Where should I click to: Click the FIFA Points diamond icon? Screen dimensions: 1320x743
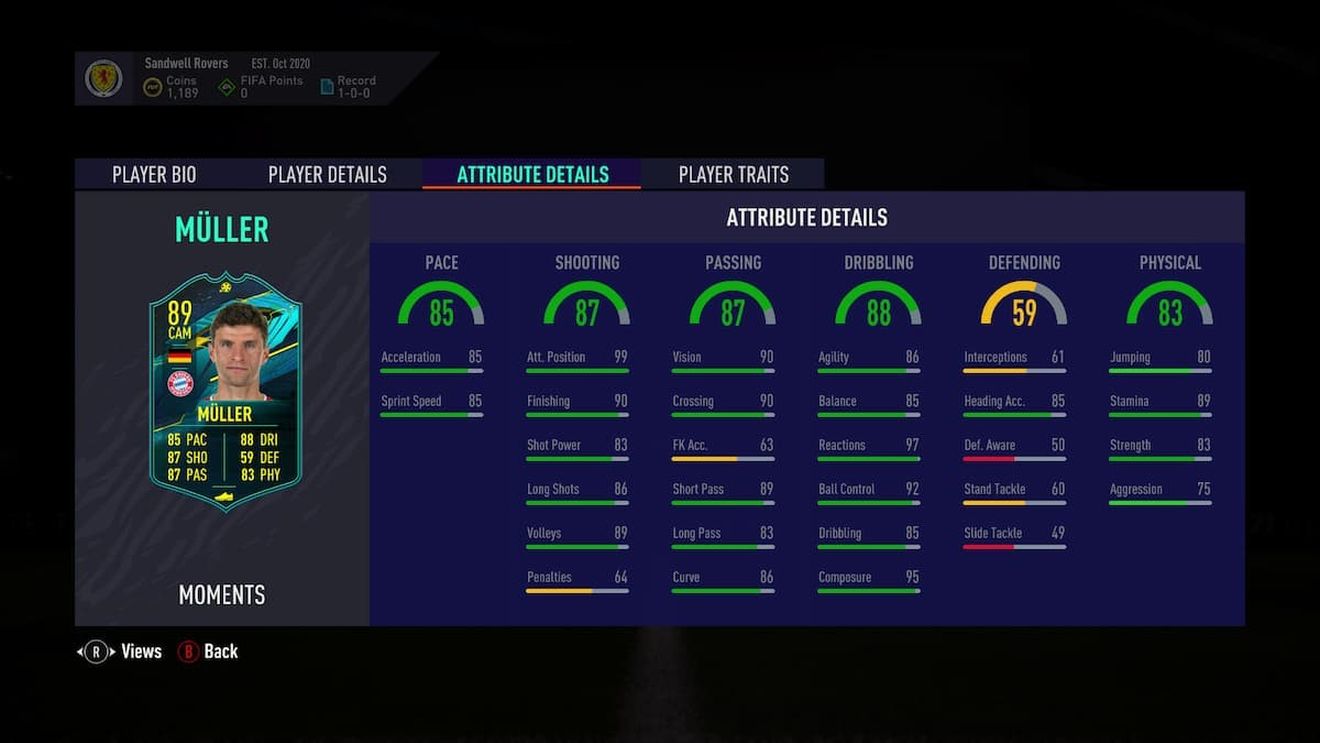coord(225,84)
